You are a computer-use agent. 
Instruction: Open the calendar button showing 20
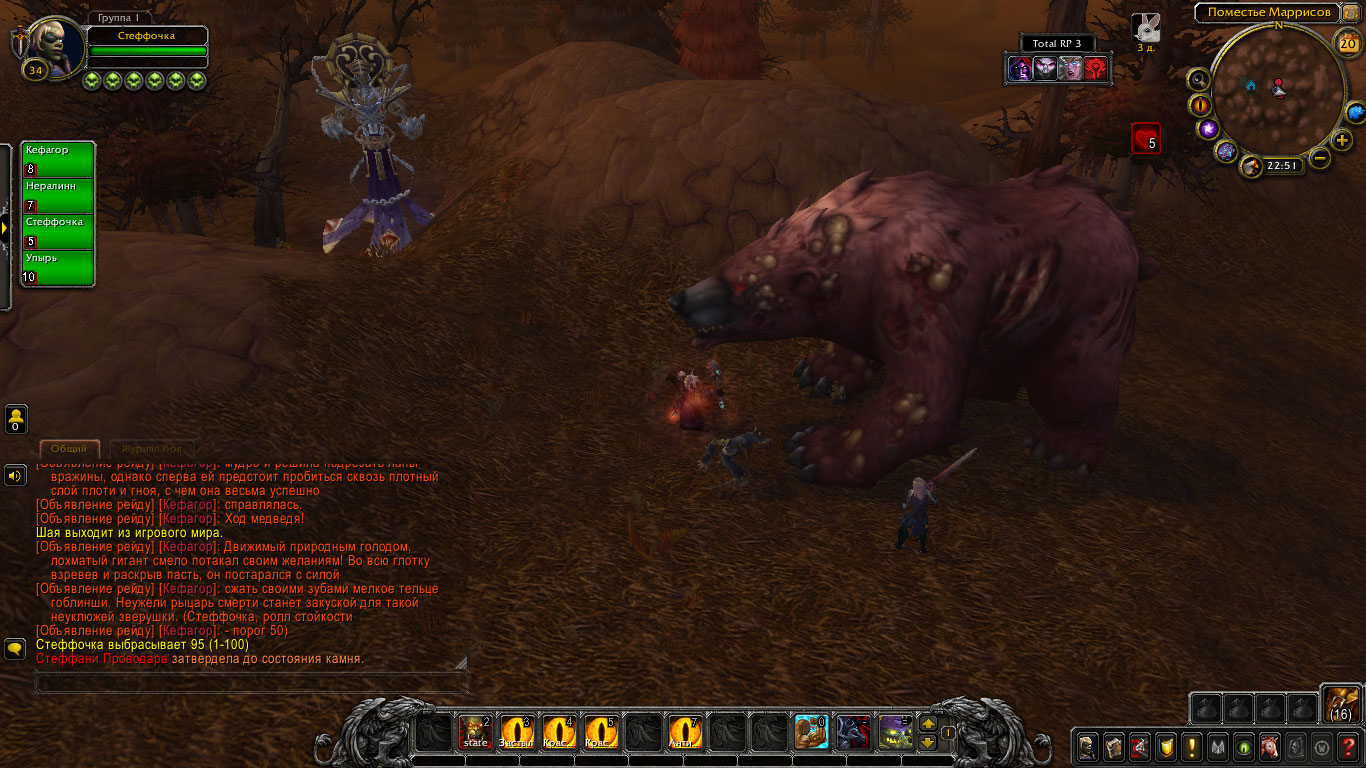[x=1347, y=42]
